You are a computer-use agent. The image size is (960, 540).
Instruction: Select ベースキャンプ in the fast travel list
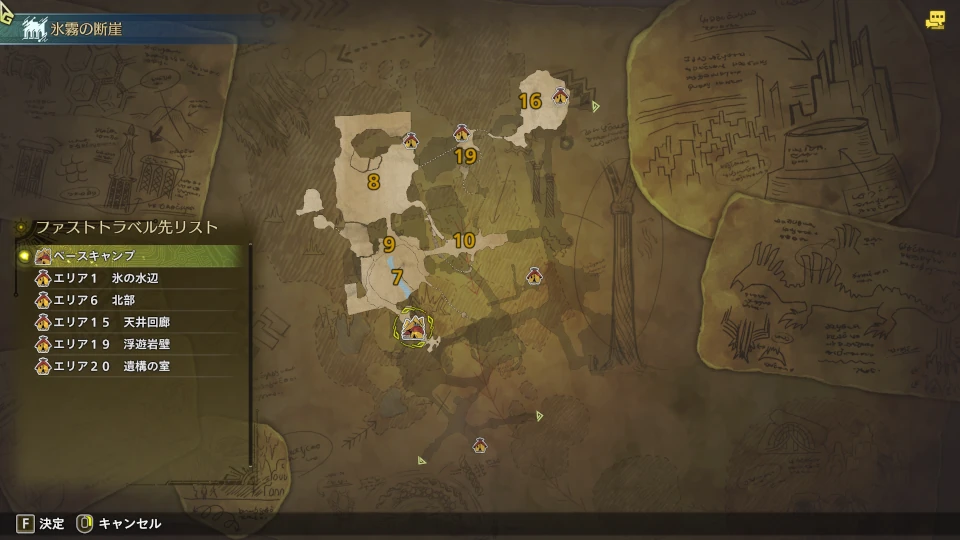point(130,256)
